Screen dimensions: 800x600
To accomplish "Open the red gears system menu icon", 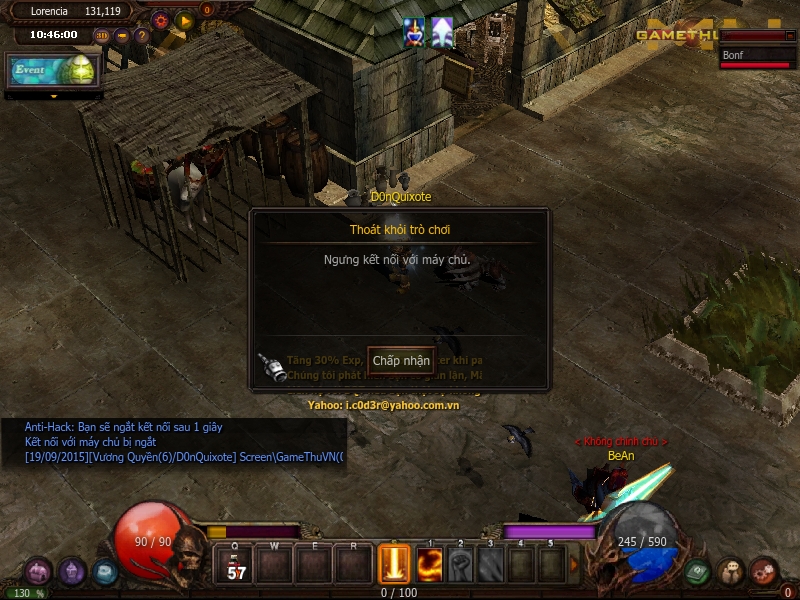I will point(764,571).
